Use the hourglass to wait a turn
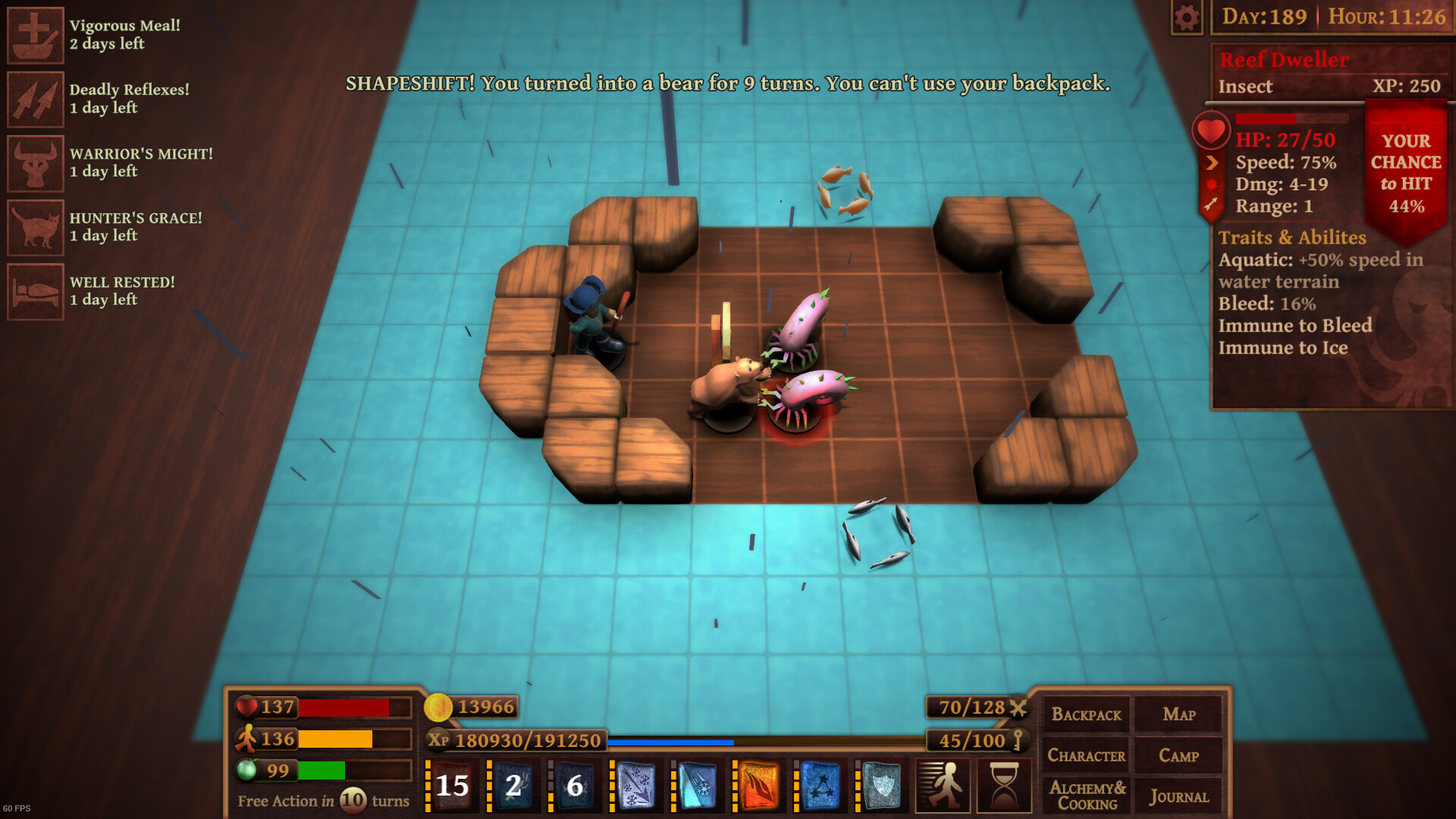This screenshot has height=819, width=1456. coord(1003,786)
